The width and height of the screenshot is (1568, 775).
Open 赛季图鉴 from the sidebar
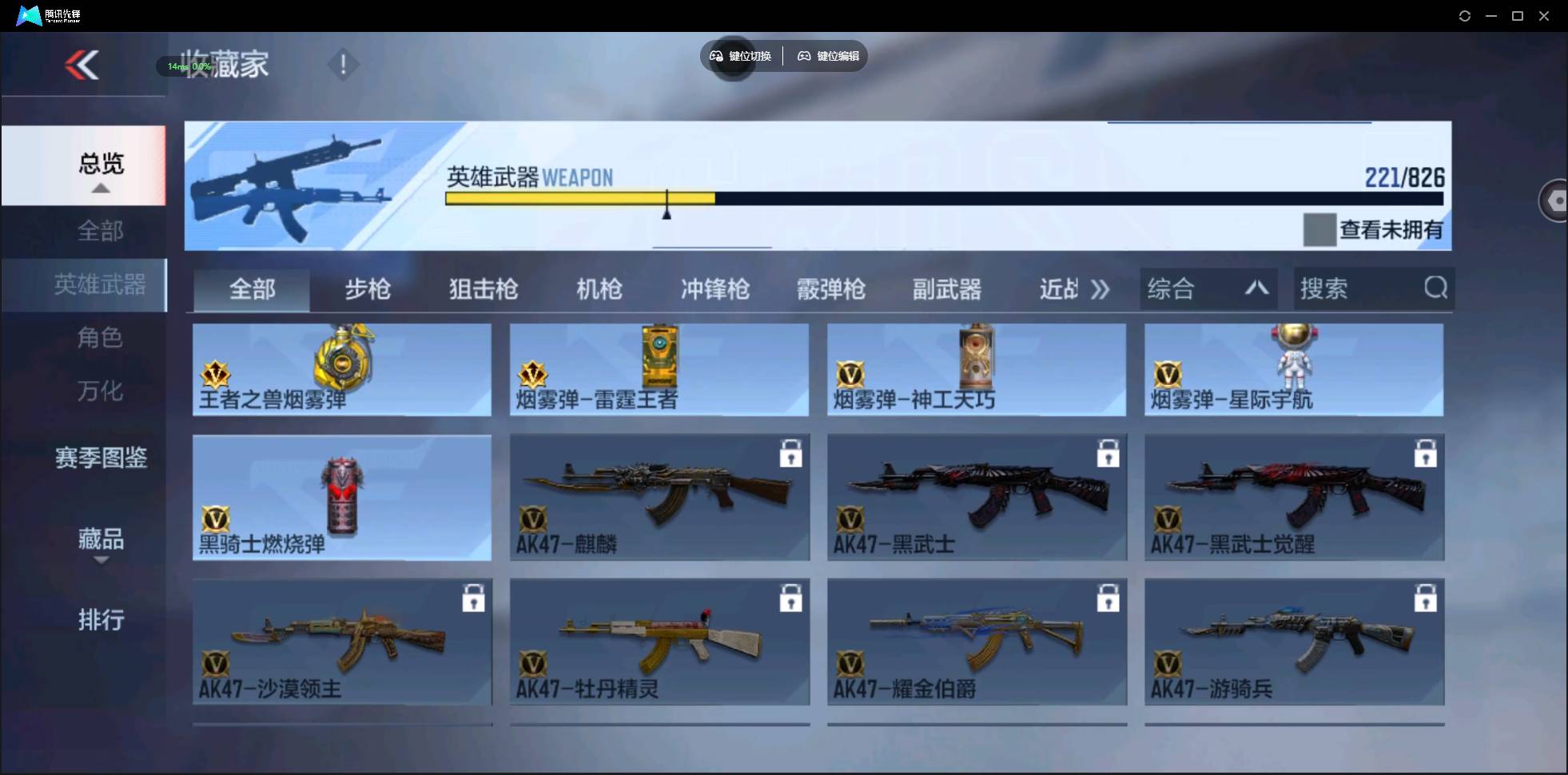pos(100,458)
